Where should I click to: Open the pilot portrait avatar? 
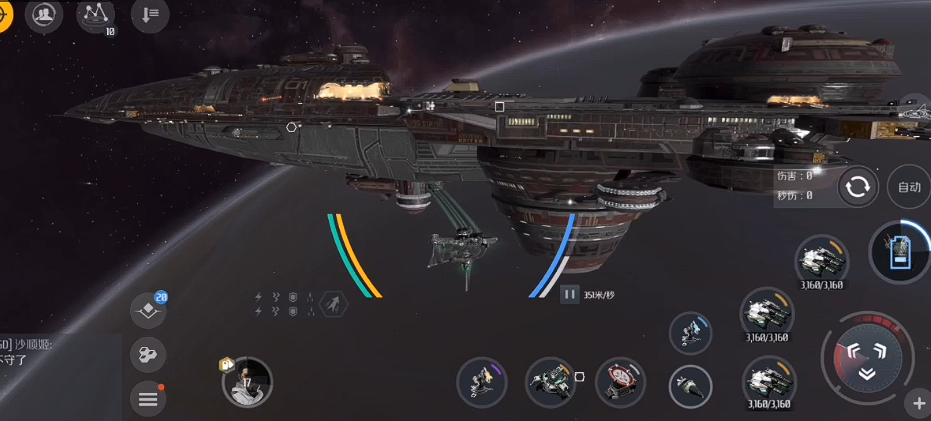[x=247, y=382]
